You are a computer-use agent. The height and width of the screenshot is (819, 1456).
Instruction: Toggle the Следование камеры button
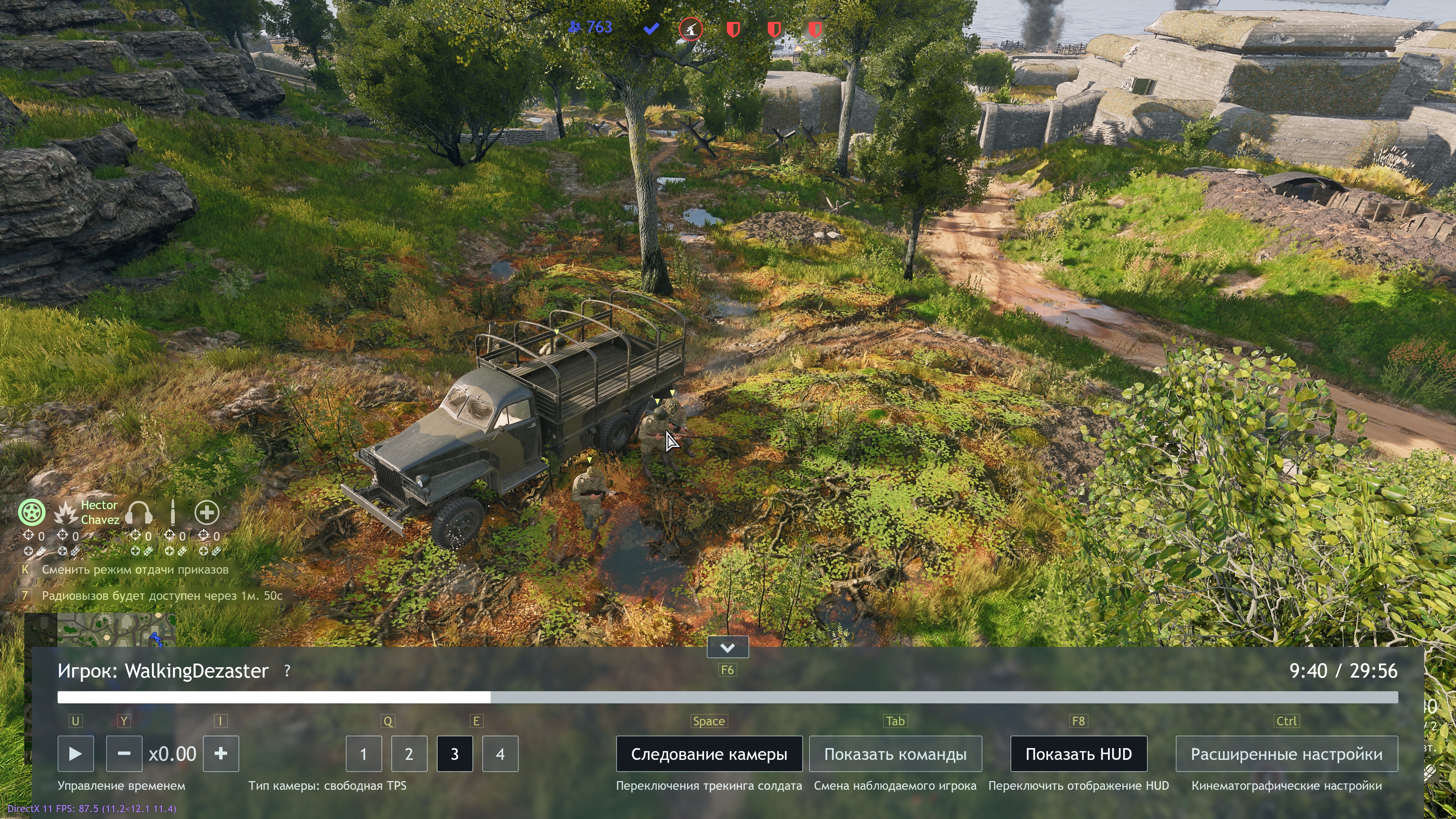(x=709, y=753)
